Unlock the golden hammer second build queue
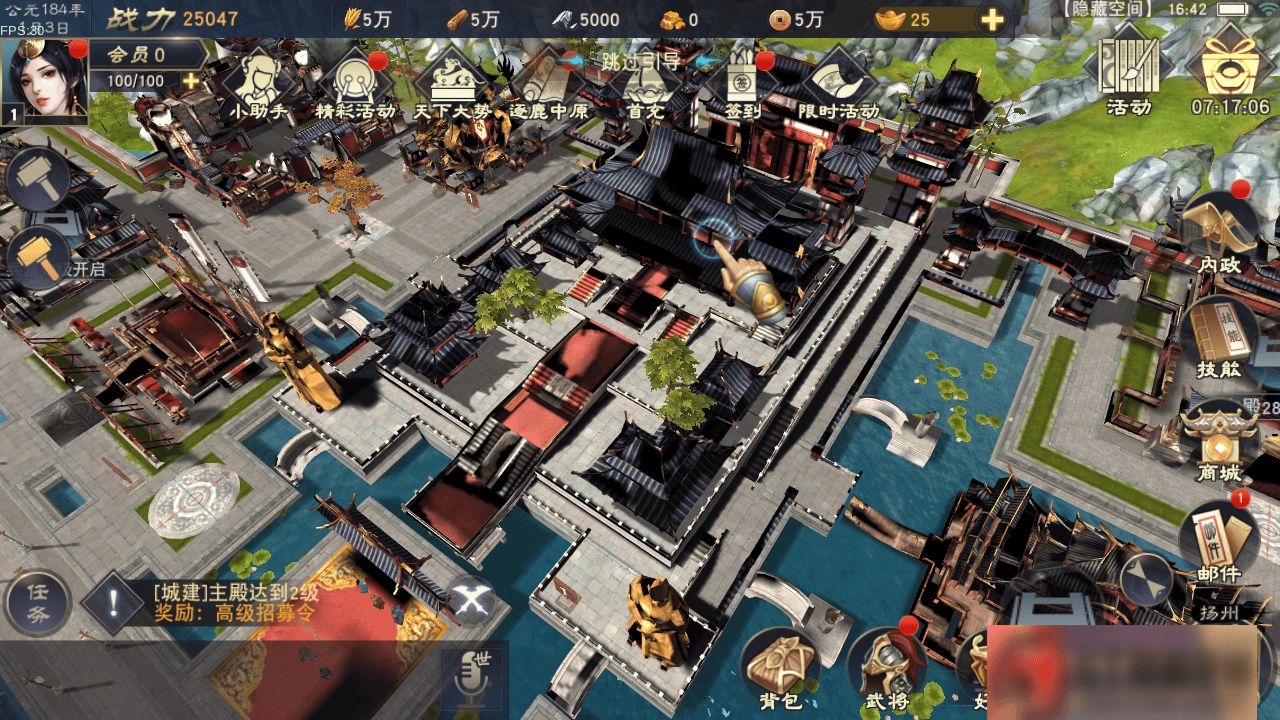Screen dimensions: 1280x720 [38, 256]
